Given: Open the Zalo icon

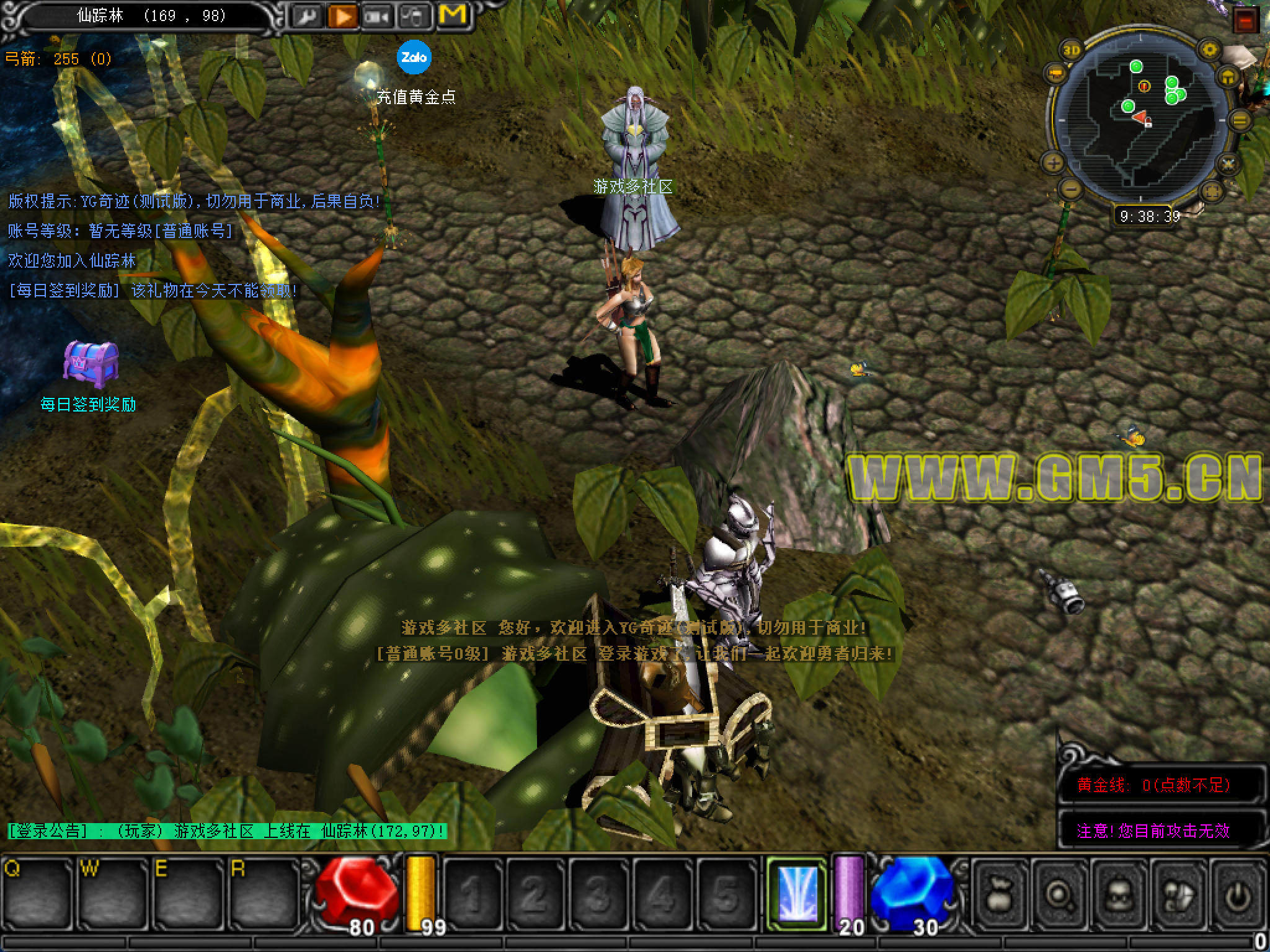Looking at the screenshot, I should pos(414,57).
